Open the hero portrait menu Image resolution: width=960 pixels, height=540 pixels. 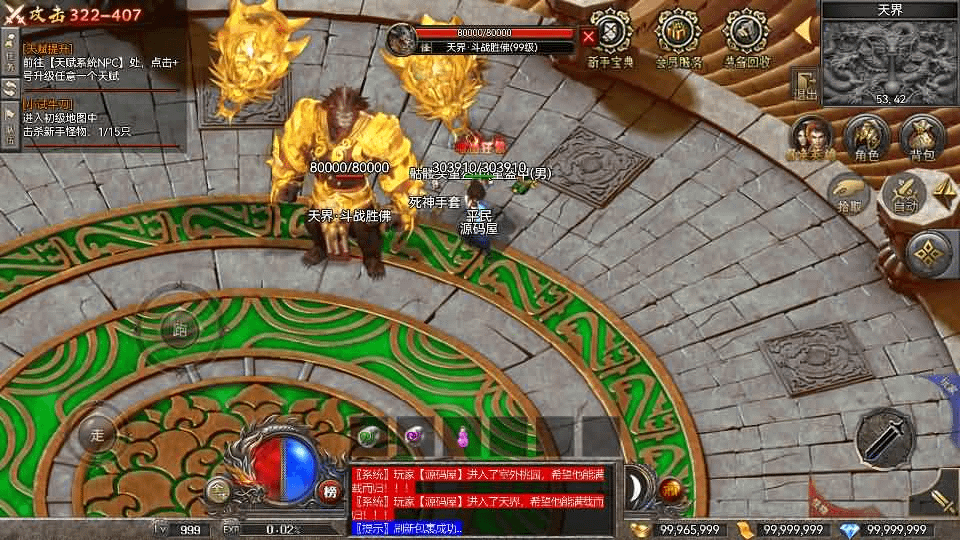811,138
